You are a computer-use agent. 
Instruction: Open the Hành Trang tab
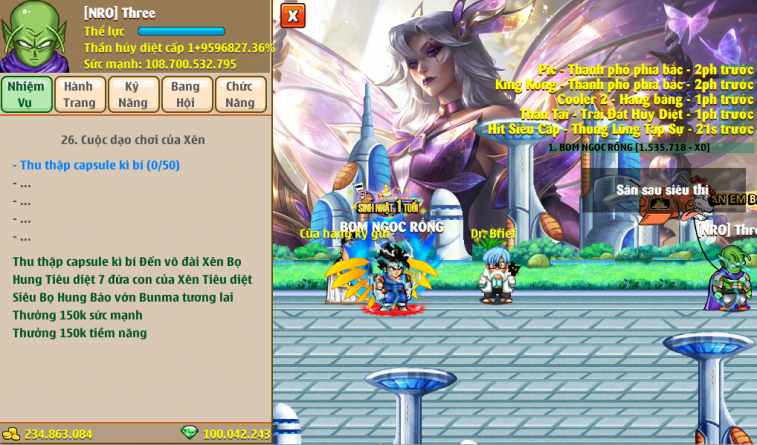tap(80, 94)
